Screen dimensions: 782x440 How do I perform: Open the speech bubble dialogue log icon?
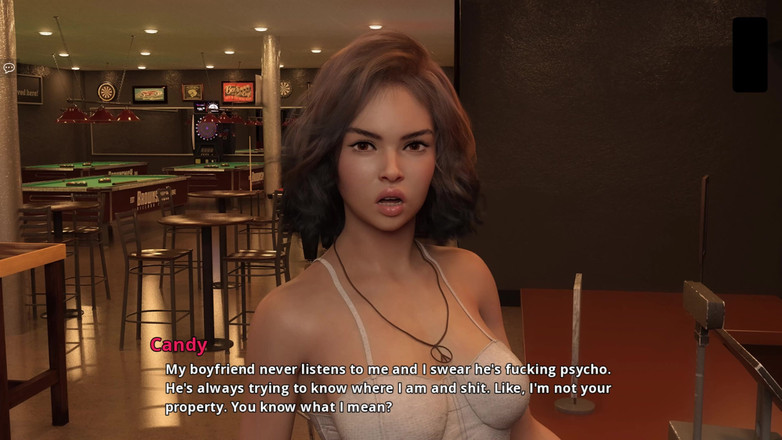pos(9,68)
